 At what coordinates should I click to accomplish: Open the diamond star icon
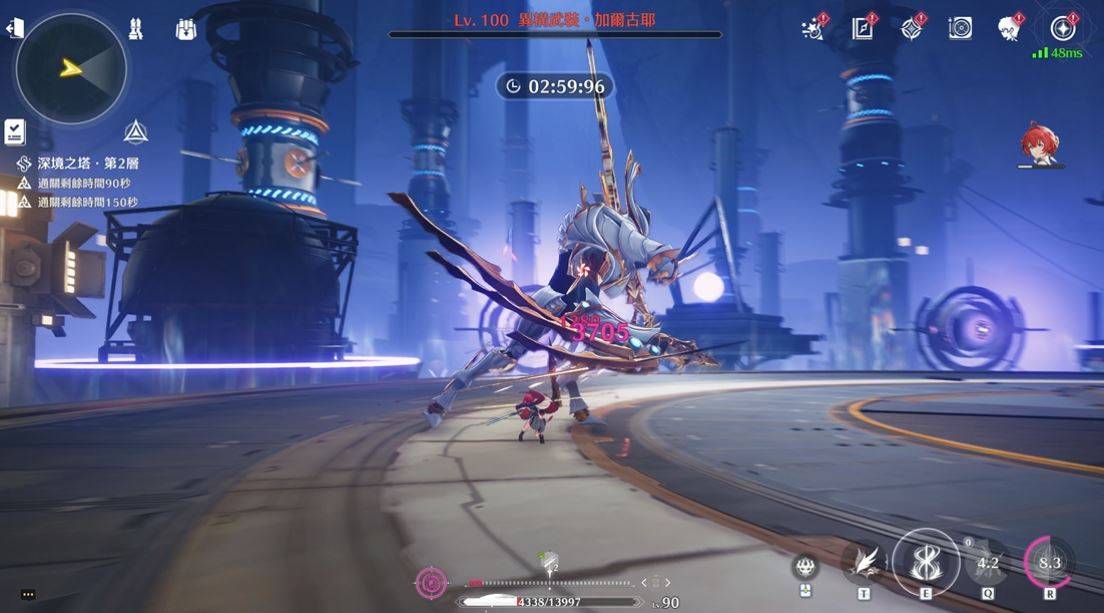coord(912,29)
